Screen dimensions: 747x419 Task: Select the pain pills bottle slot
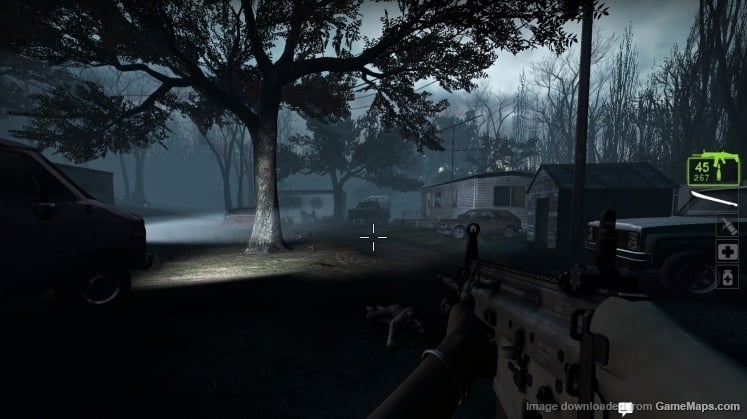(x=728, y=275)
